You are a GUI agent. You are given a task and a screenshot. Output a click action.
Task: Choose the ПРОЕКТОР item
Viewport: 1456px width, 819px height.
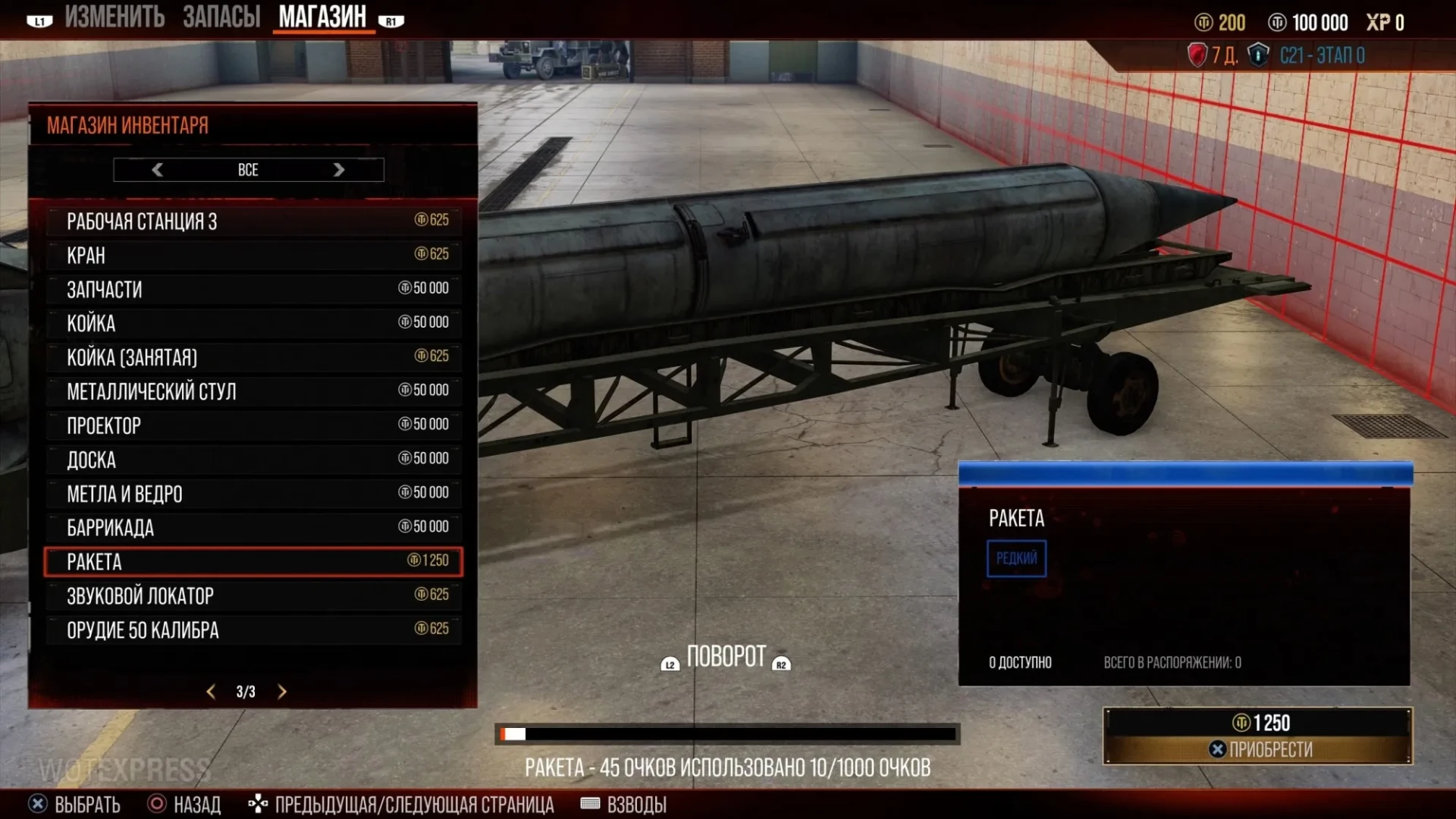[x=253, y=425]
